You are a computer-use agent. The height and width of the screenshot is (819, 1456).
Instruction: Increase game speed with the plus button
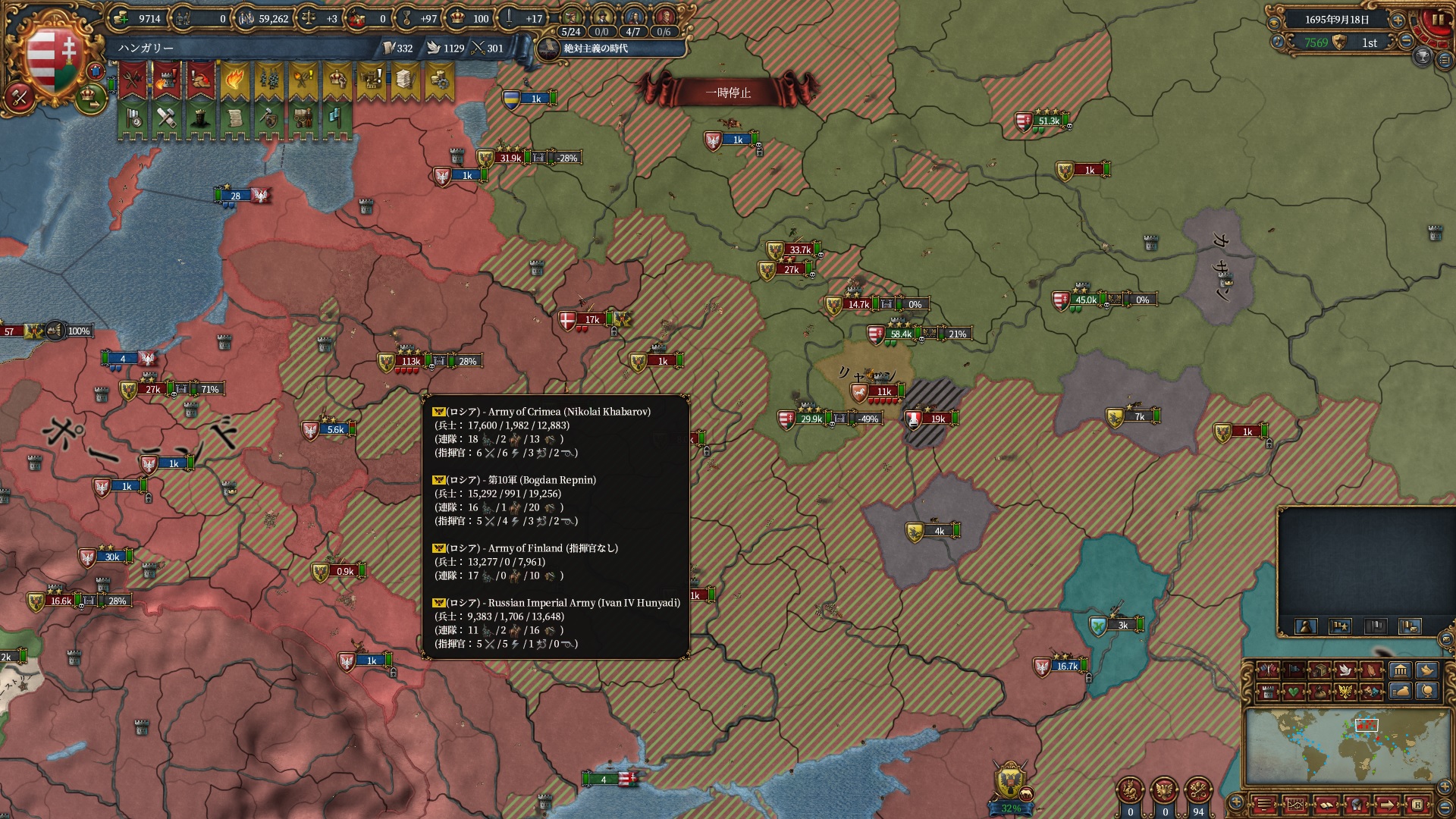click(1398, 20)
